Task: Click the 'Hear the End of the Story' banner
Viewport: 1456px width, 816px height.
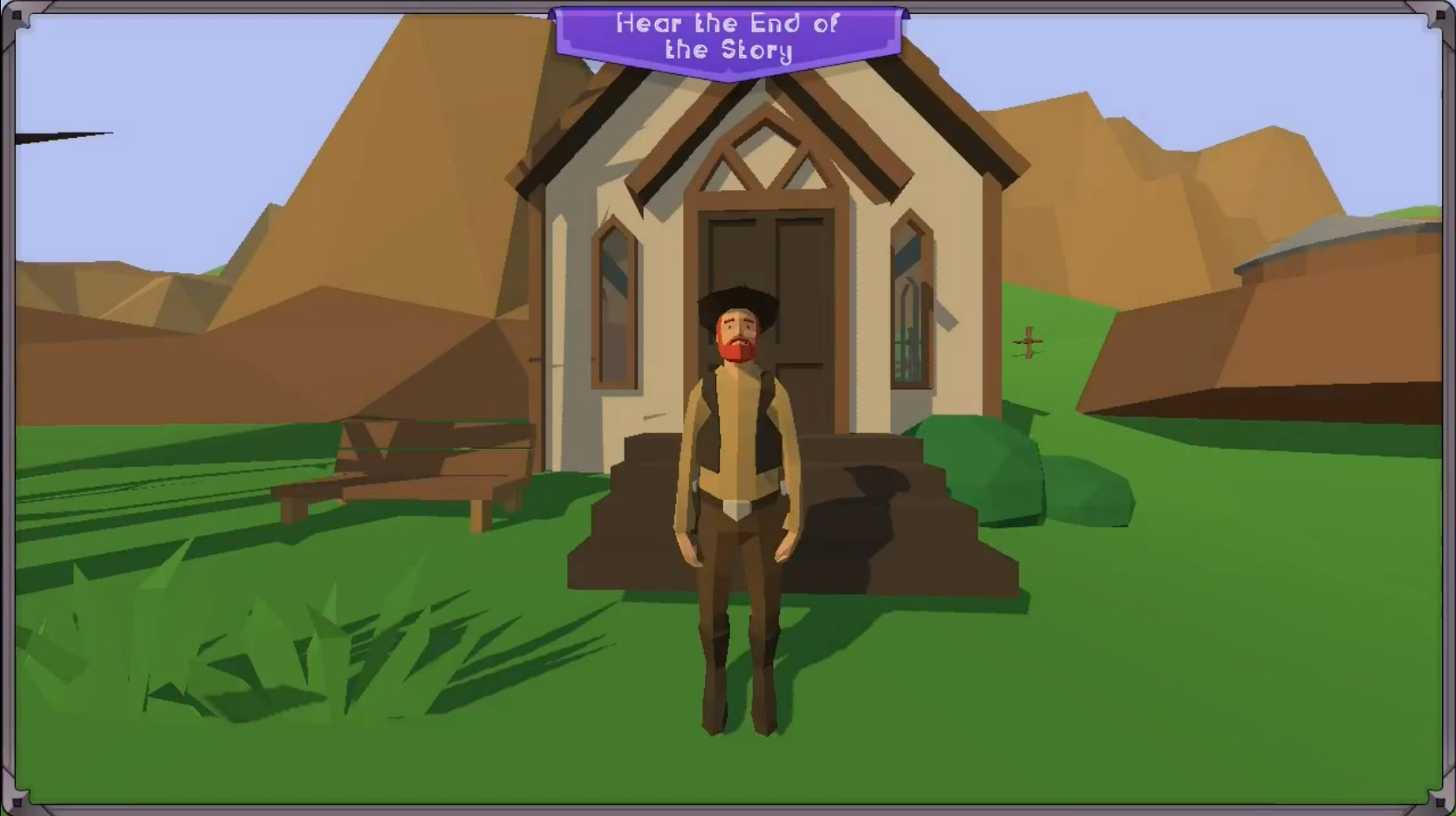Action: 731,37
